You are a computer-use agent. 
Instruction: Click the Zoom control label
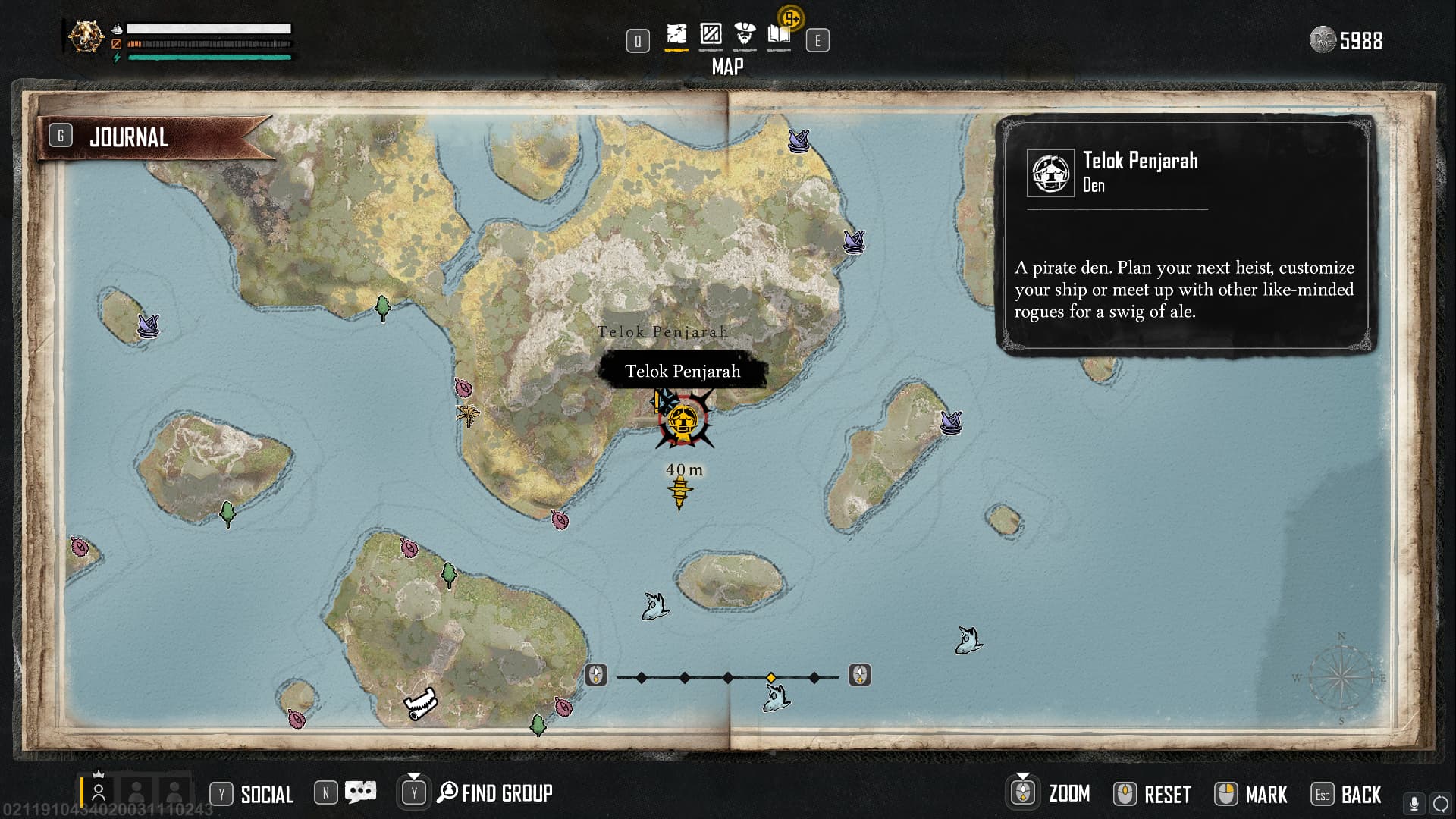[1068, 794]
